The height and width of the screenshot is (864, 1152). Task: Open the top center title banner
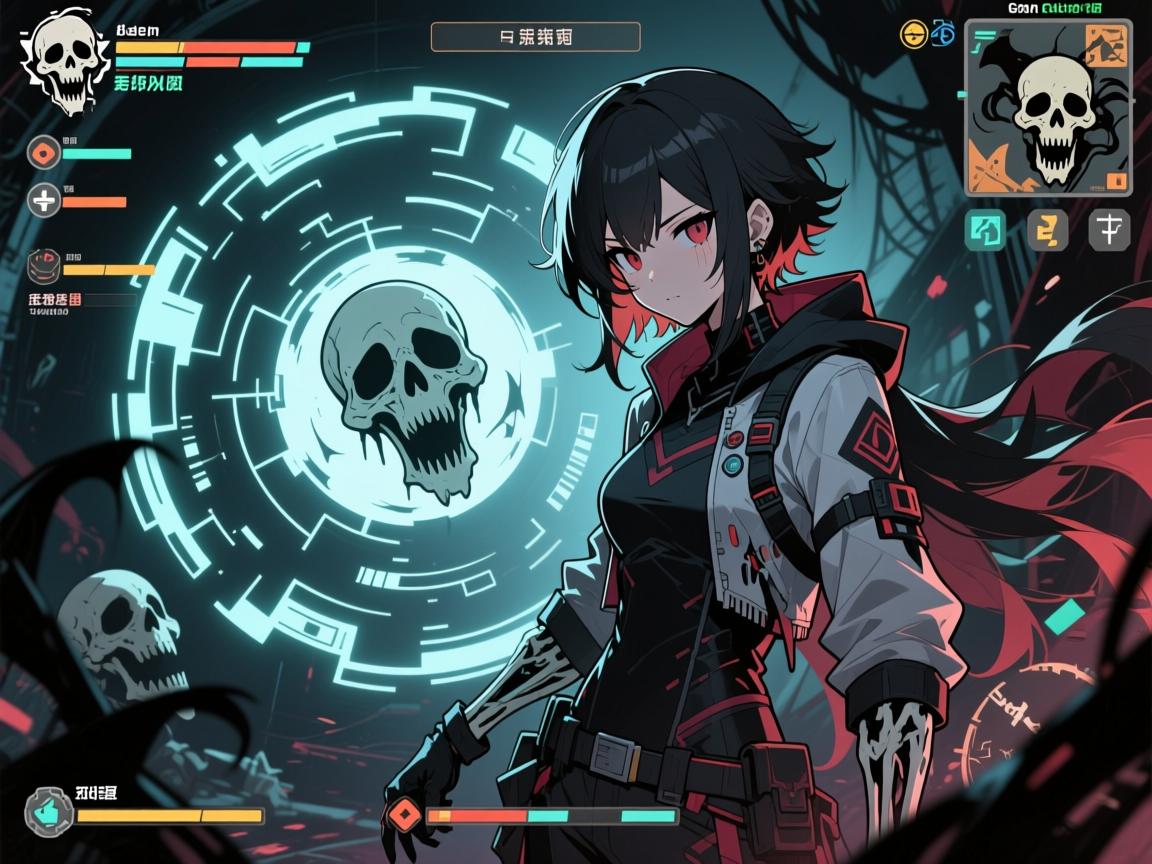tap(535, 37)
